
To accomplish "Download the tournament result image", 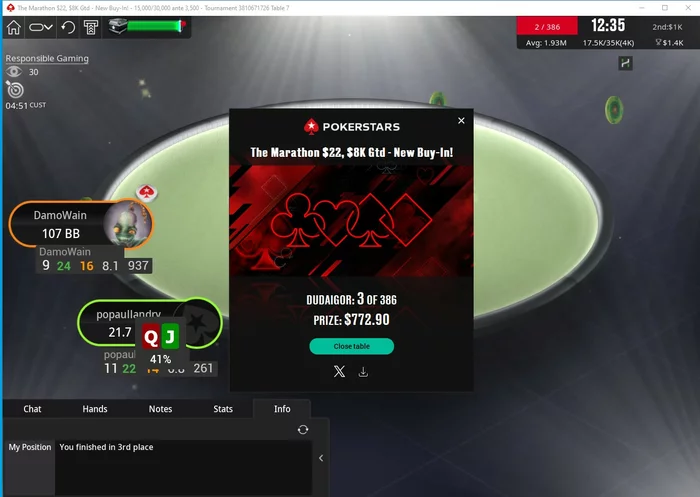I will (x=363, y=372).
